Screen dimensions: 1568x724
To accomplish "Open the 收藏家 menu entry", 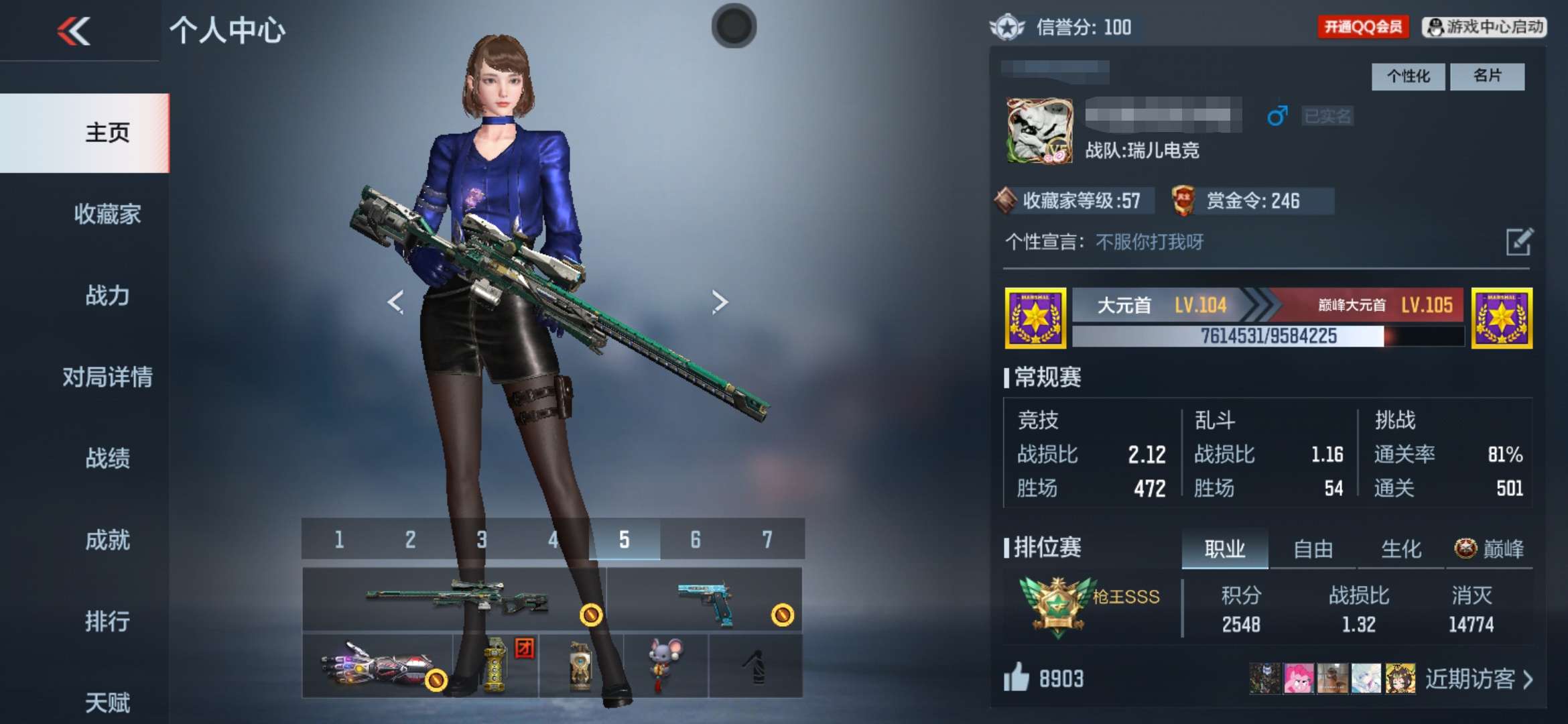I will [107, 214].
